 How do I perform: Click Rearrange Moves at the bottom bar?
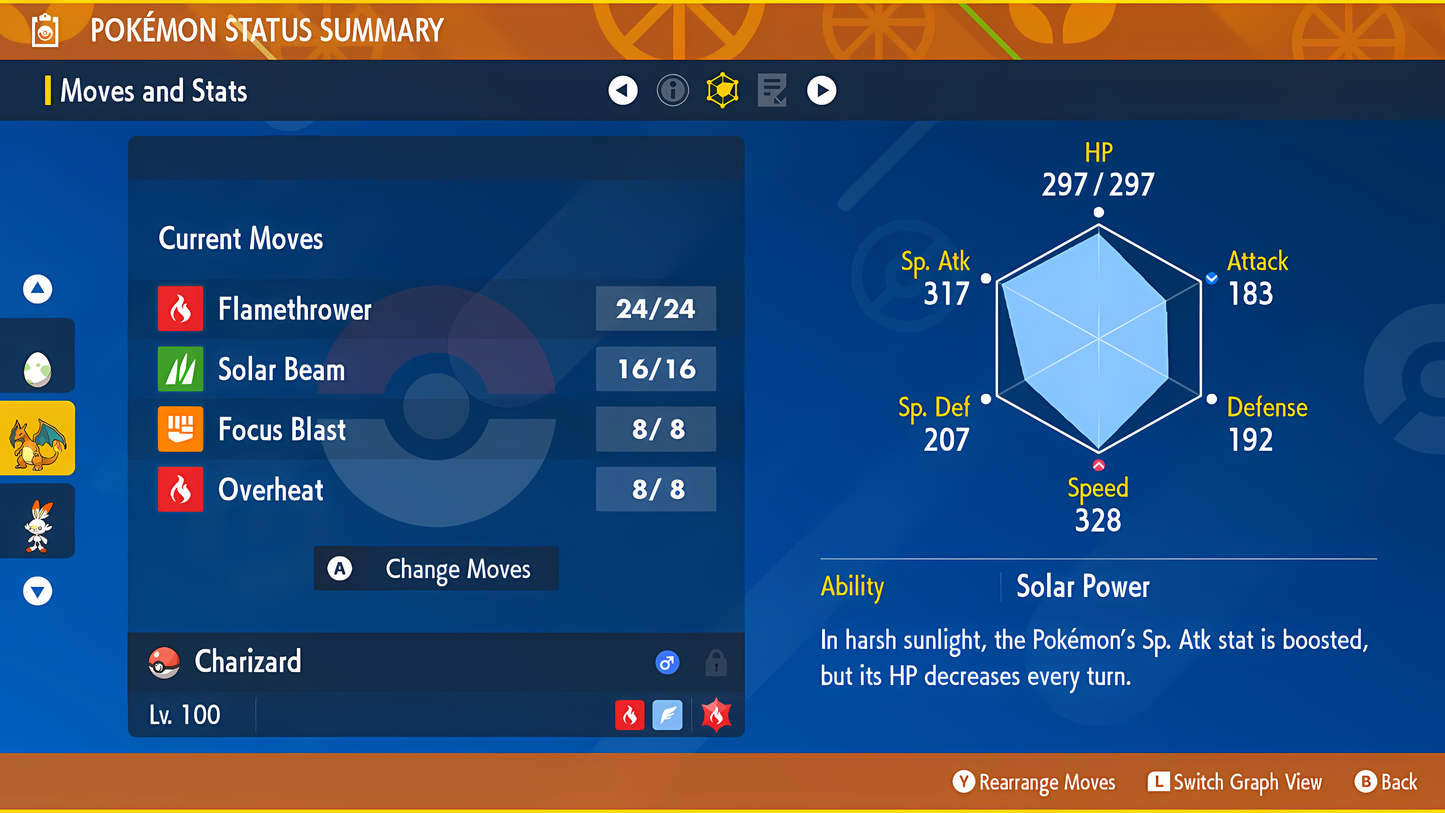[x=1033, y=782]
